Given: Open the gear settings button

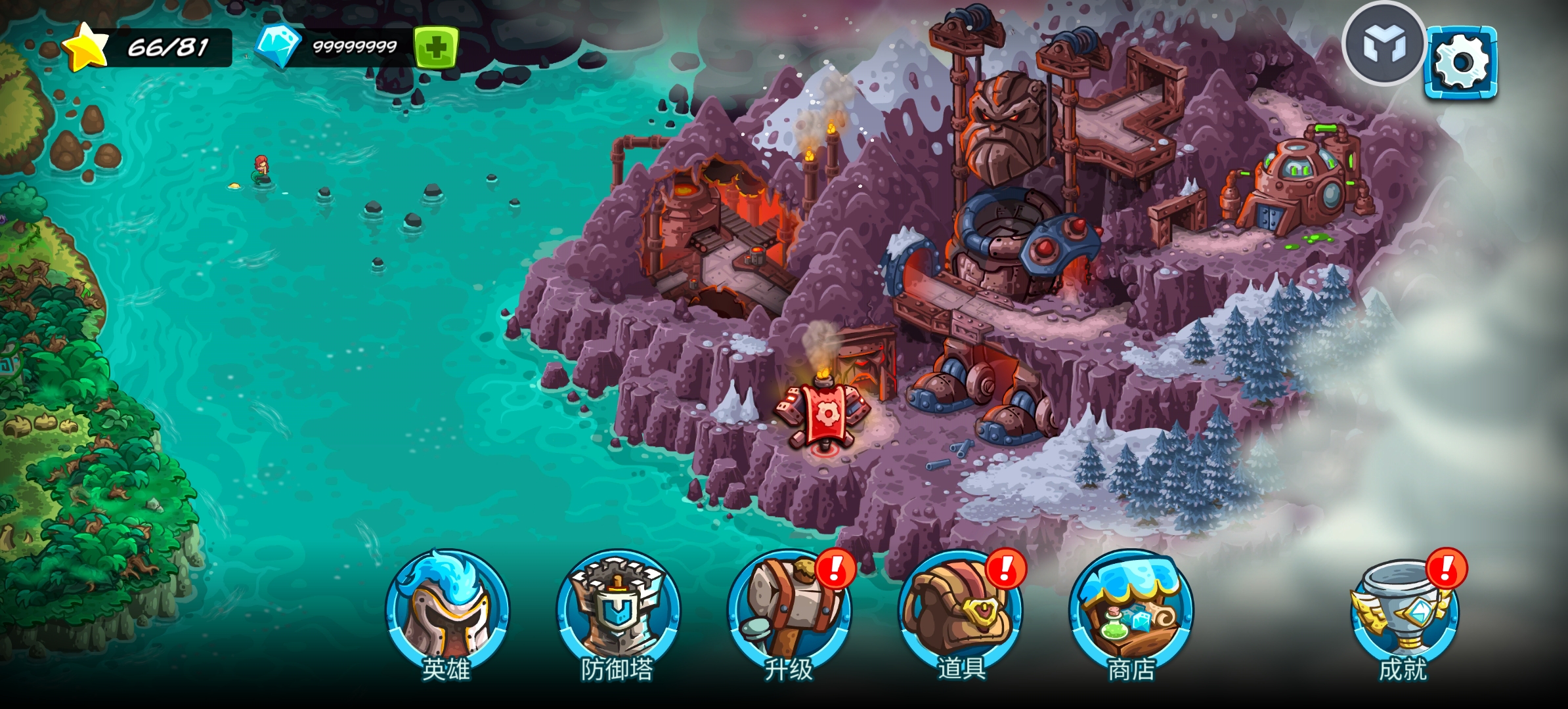Looking at the screenshot, I should pos(1461,62).
